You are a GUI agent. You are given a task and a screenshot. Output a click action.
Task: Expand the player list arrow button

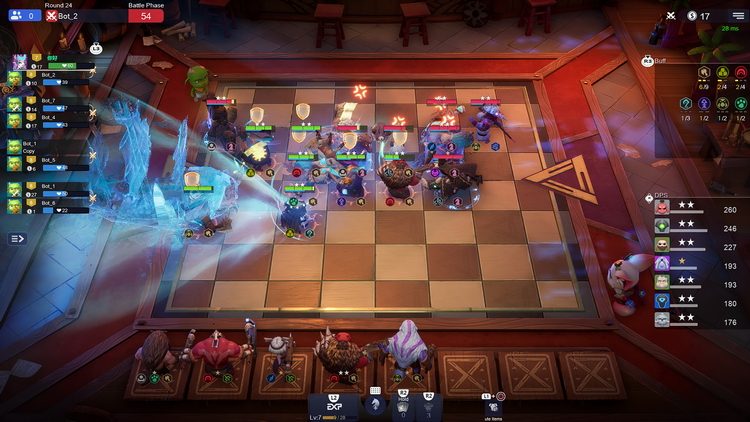coord(17,239)
